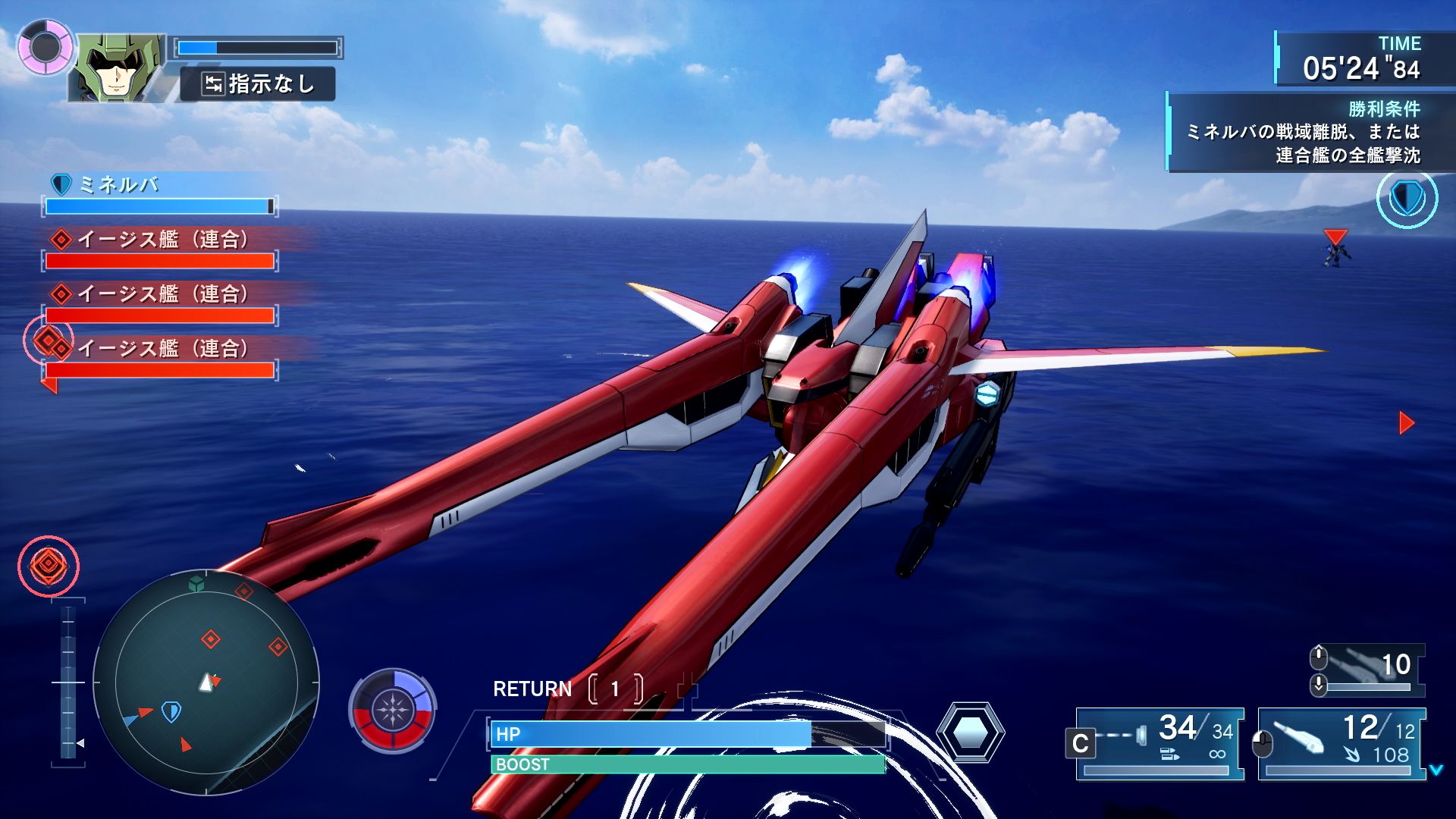
Task: Select the ミネルバ ally ship entry
Action: tap(159, 193)
